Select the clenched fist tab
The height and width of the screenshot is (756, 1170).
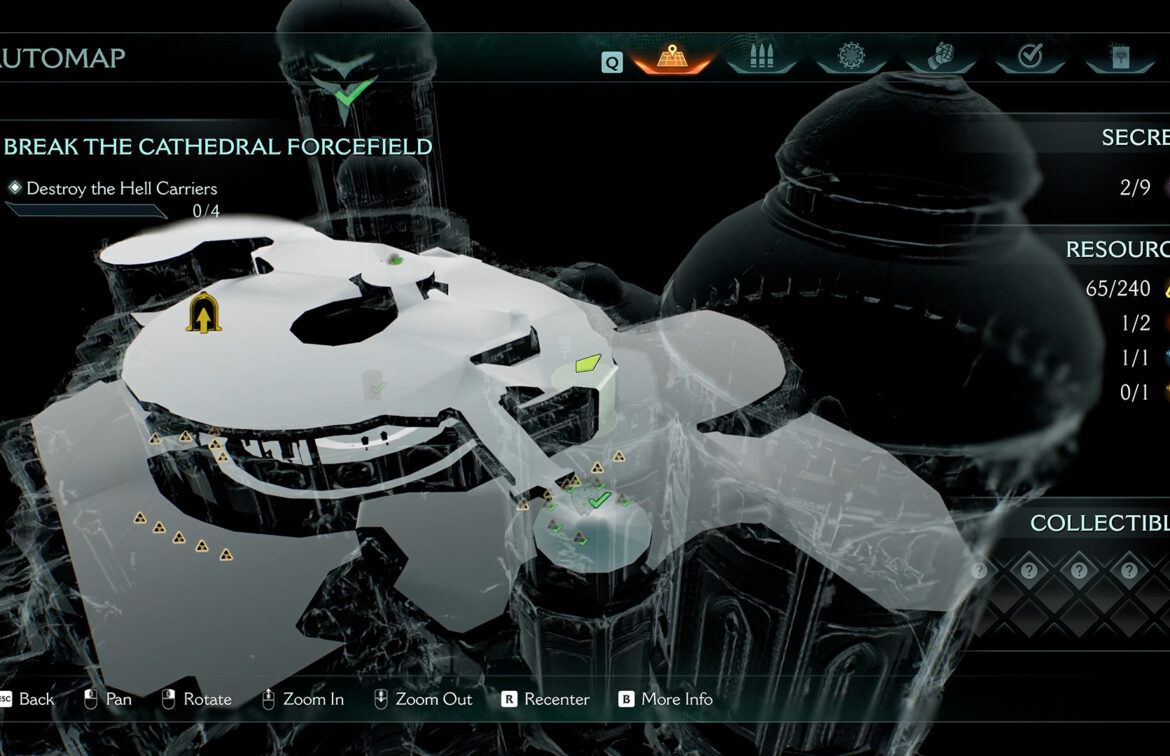(940, 56)
